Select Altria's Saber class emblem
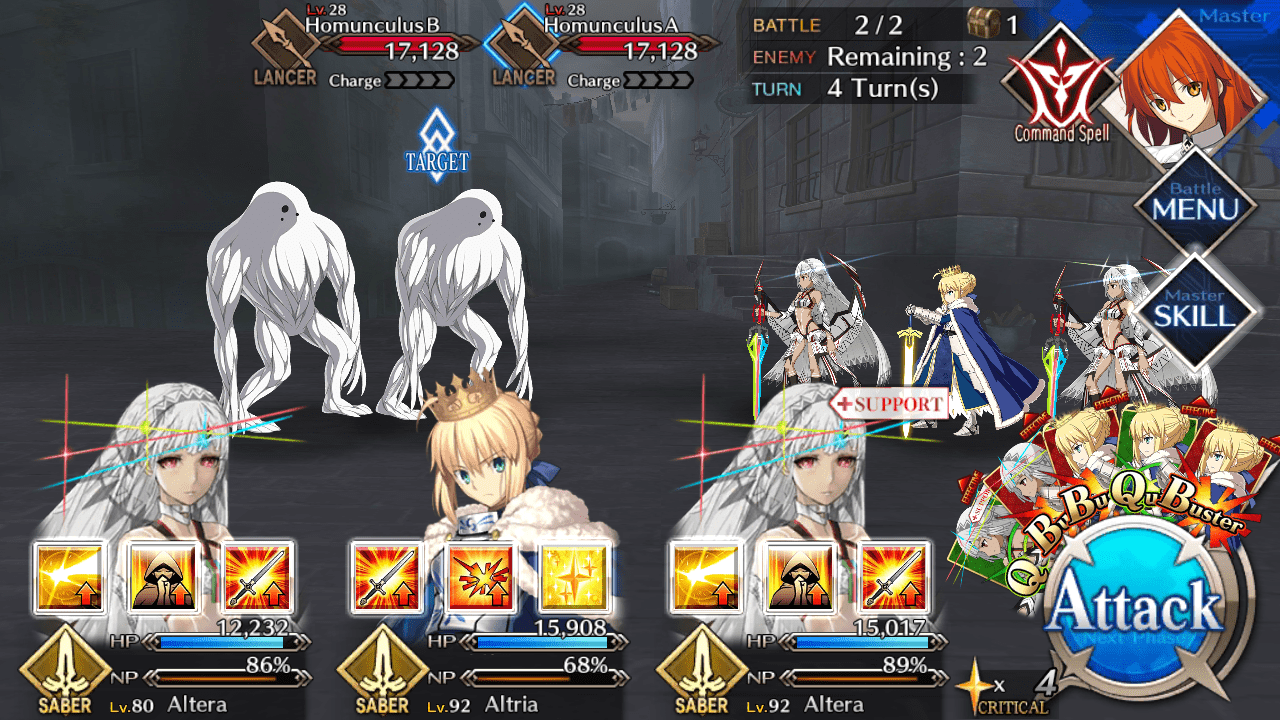The height and width of the screenshot is (720, 1280). 384,670
